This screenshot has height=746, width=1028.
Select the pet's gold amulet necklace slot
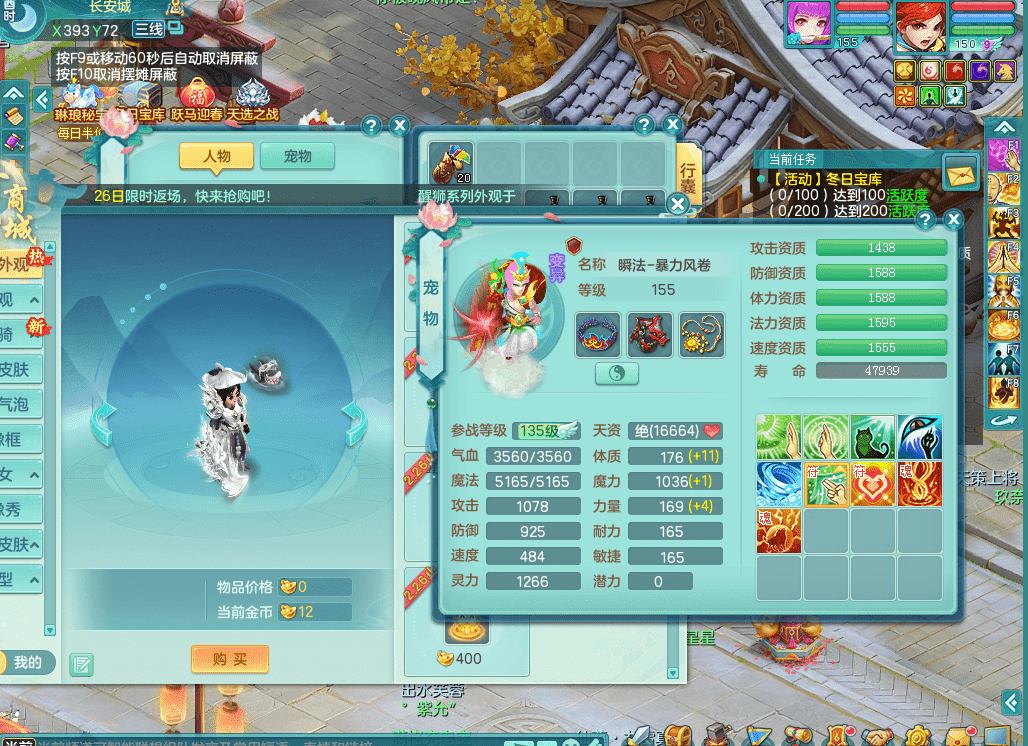click(x=701, y=335)
